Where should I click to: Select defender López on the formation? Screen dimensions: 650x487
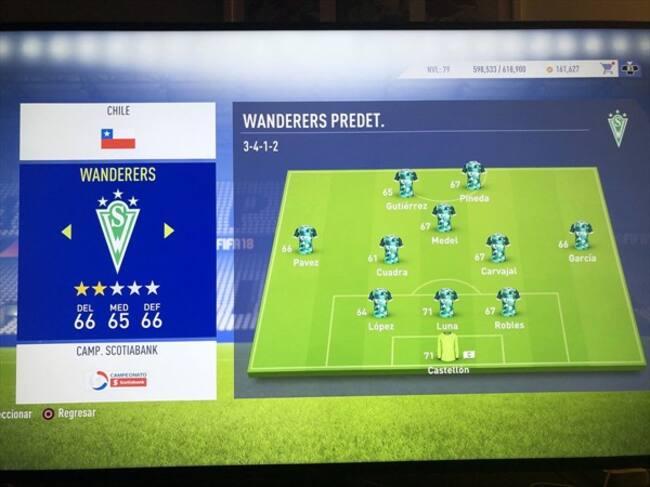point(380,302)
